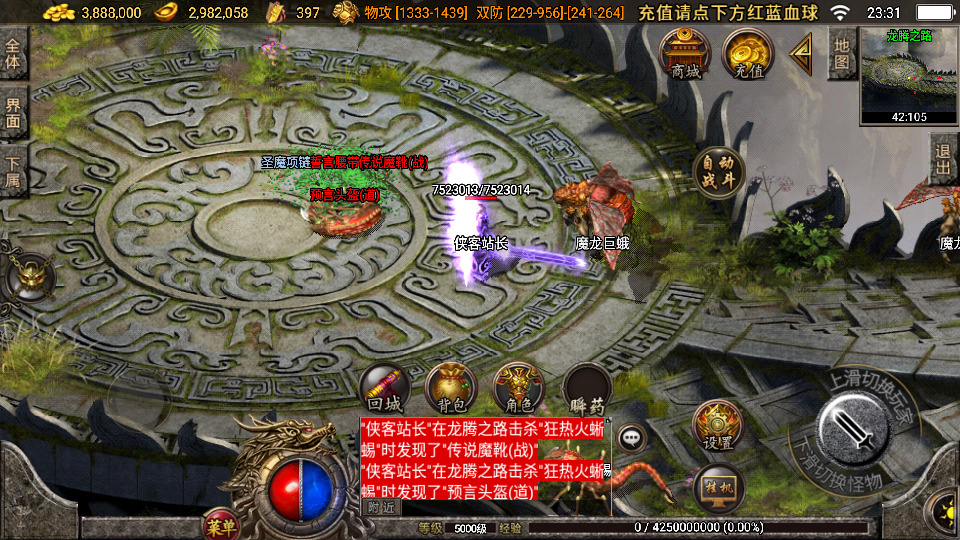Open the 菜单 menu
960x540 pixels.
click(220, 525)
